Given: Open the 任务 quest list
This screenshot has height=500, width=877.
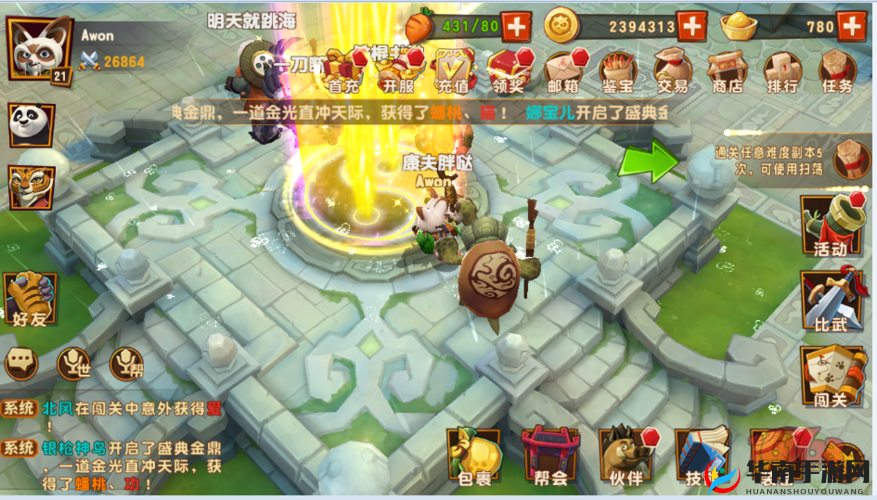Looking at the screenshot, I should [837, 71].
